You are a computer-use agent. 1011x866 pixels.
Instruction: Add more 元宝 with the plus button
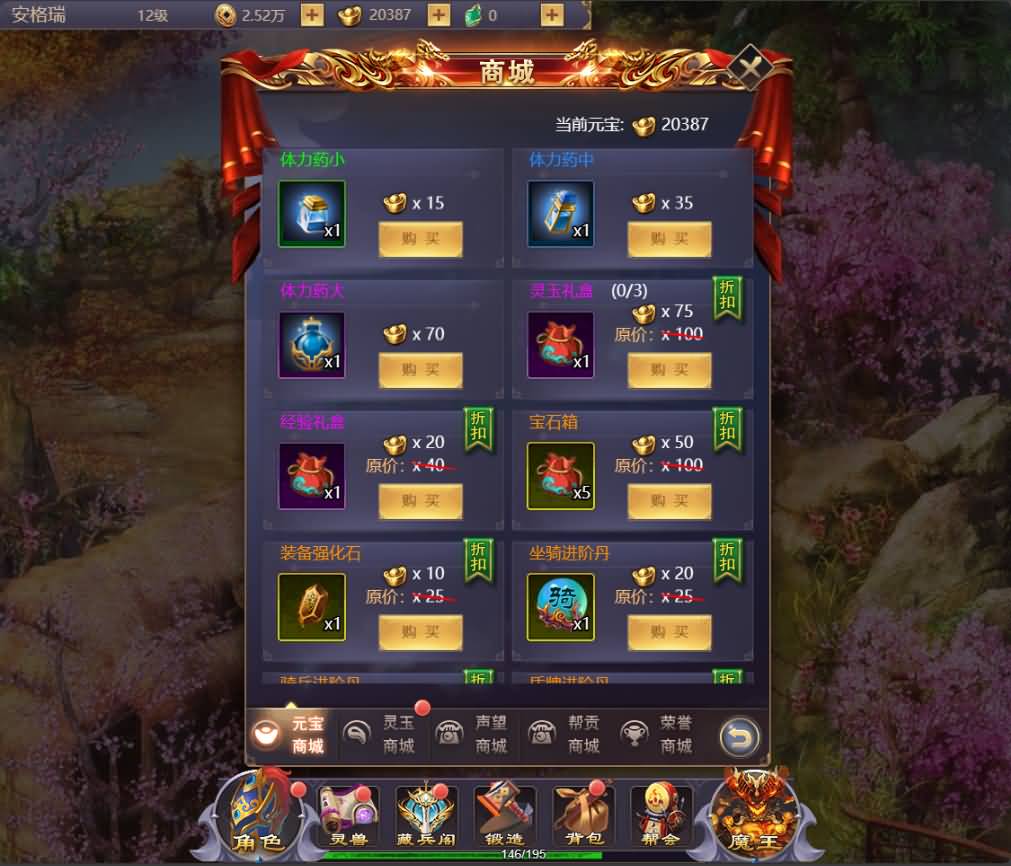click(438, 15)
